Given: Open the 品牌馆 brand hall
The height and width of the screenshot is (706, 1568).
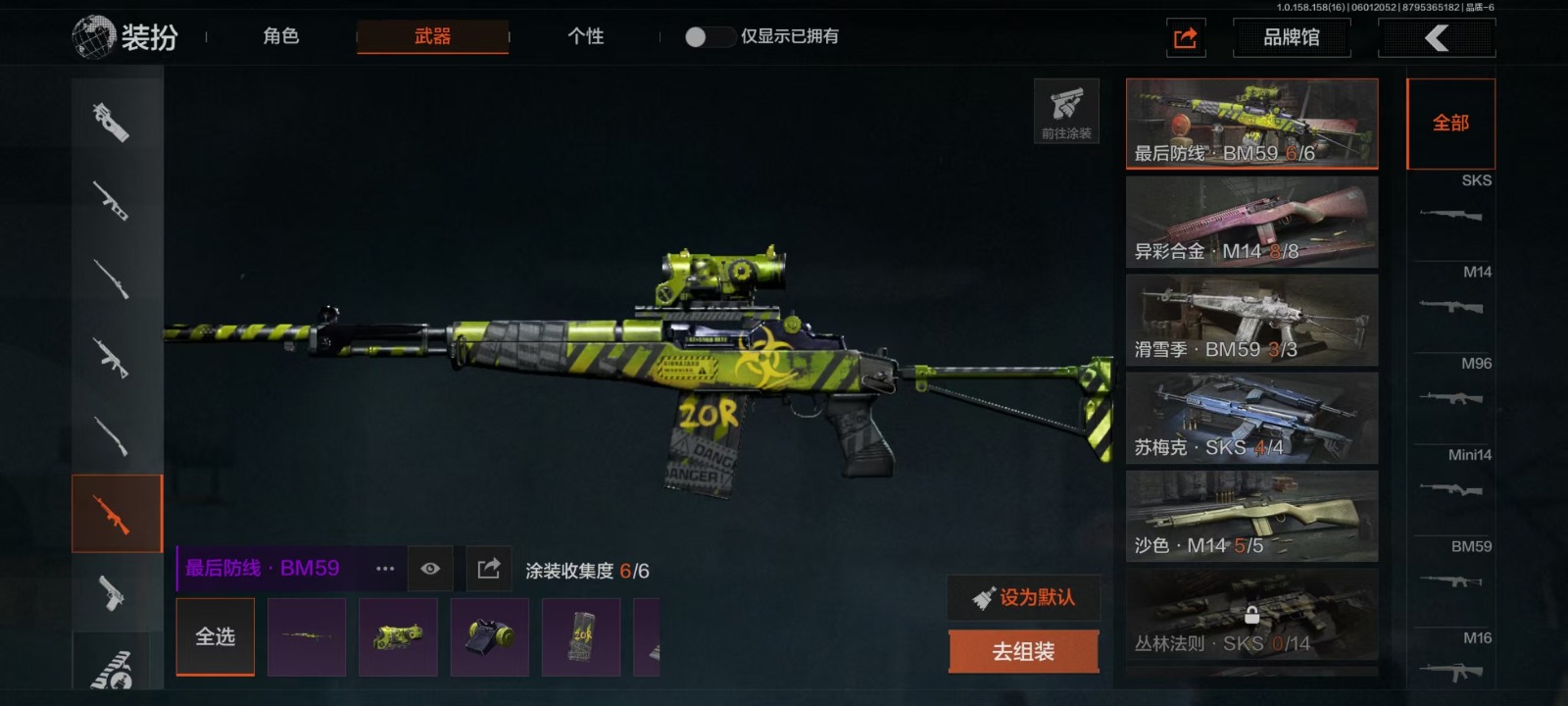Looking at the screenshot, I should 1291,37.
